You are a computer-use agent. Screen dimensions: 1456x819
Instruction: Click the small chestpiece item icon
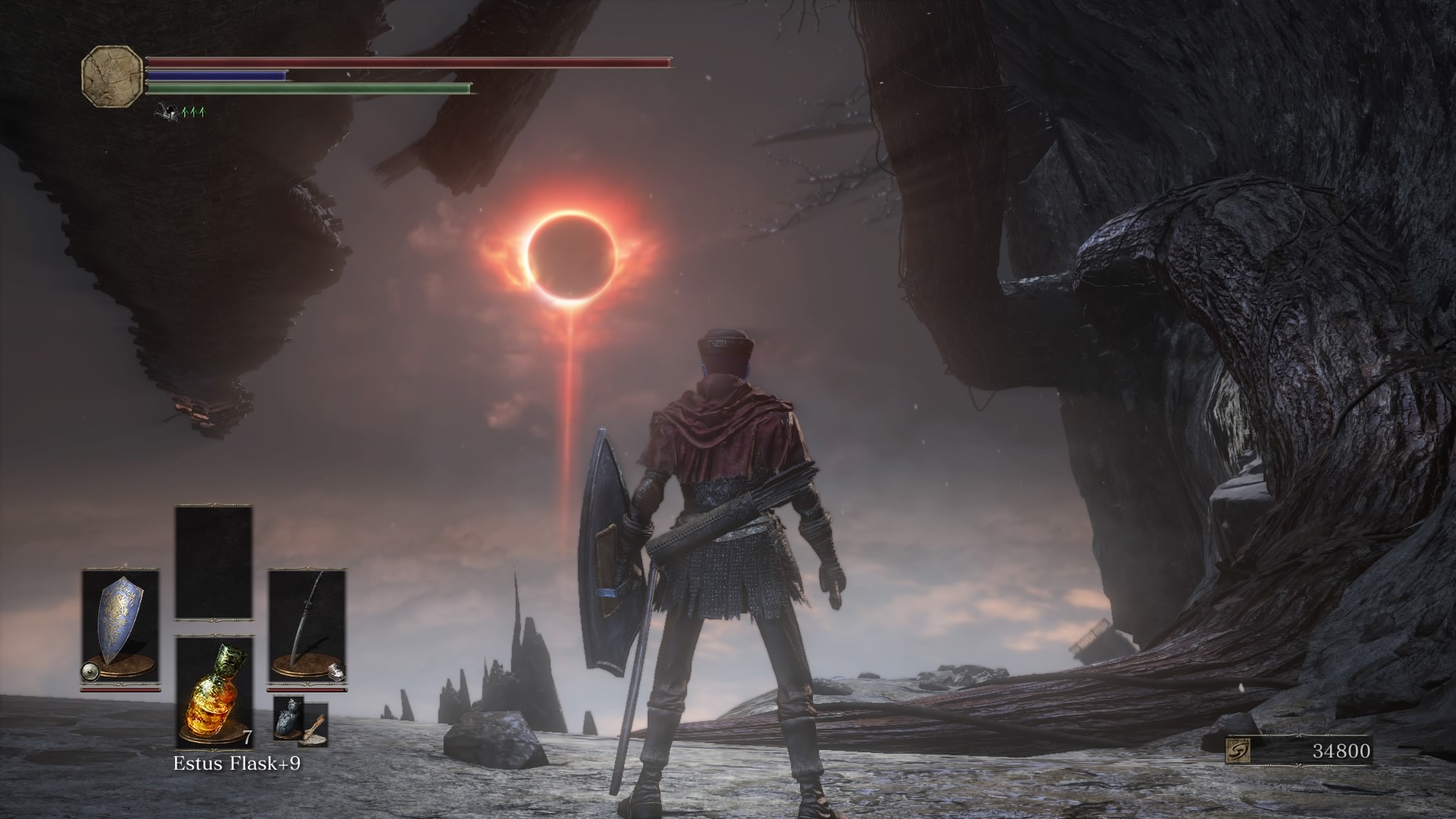tap(288, 717)
